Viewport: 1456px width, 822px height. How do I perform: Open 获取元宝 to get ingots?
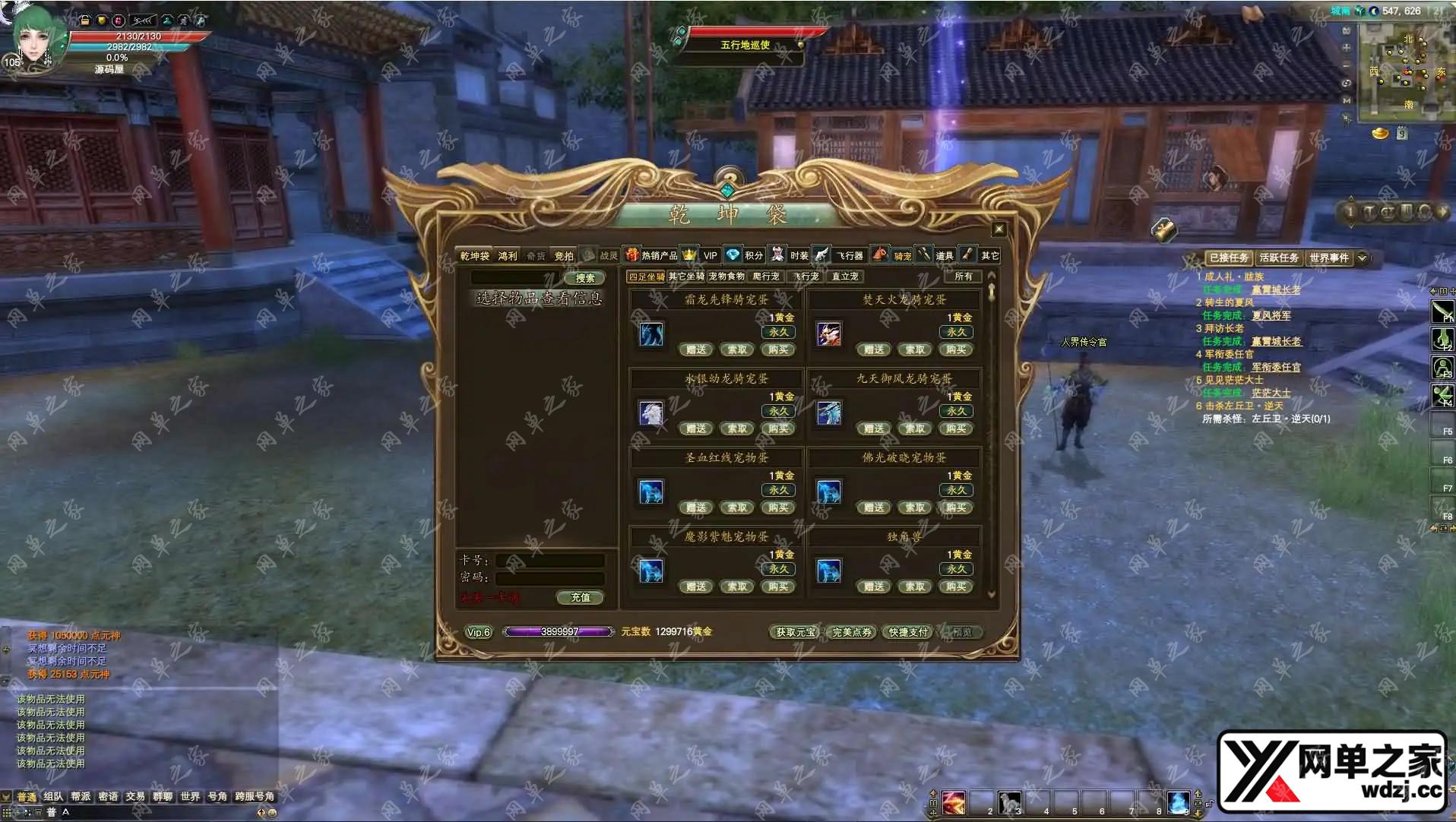click(x=796, y=632)
